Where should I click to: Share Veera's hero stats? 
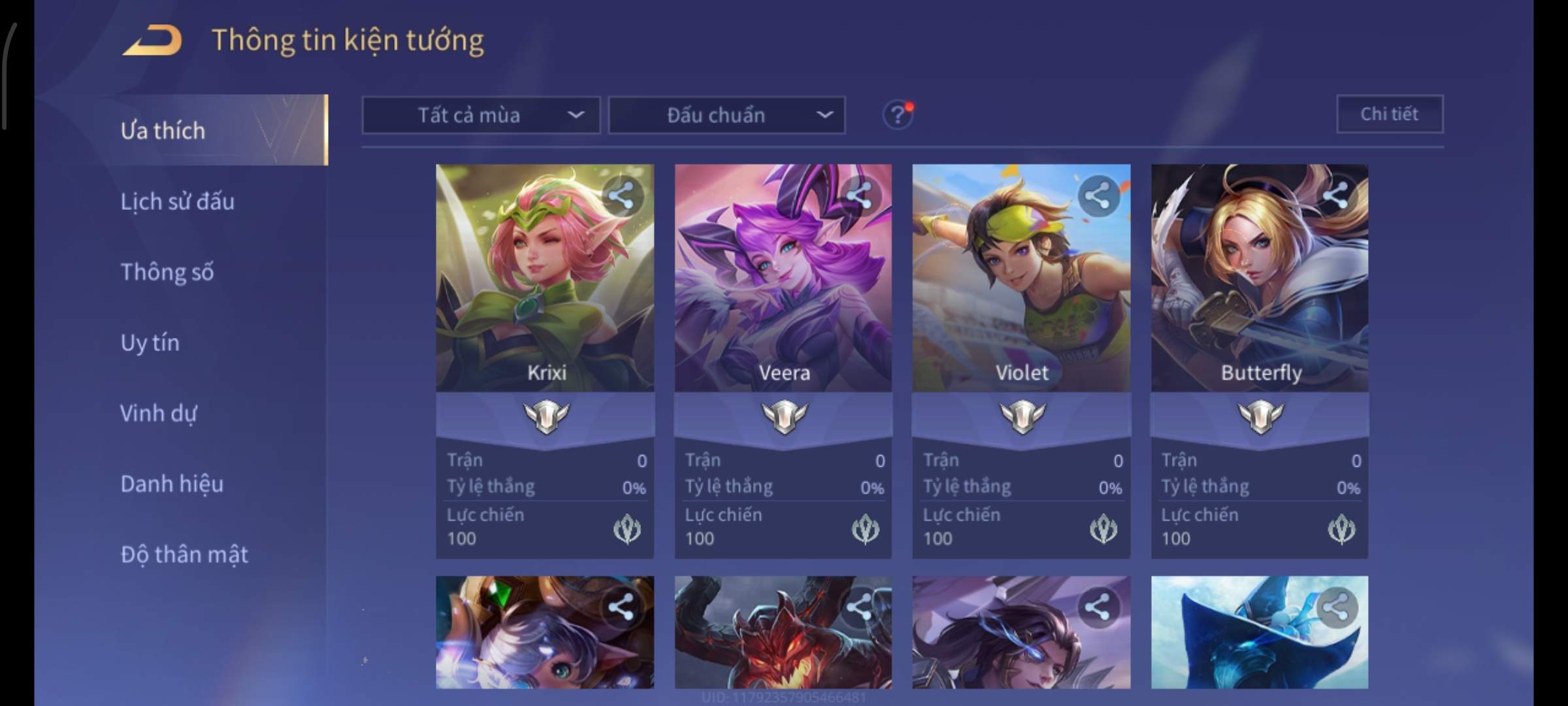pos(859,195)
